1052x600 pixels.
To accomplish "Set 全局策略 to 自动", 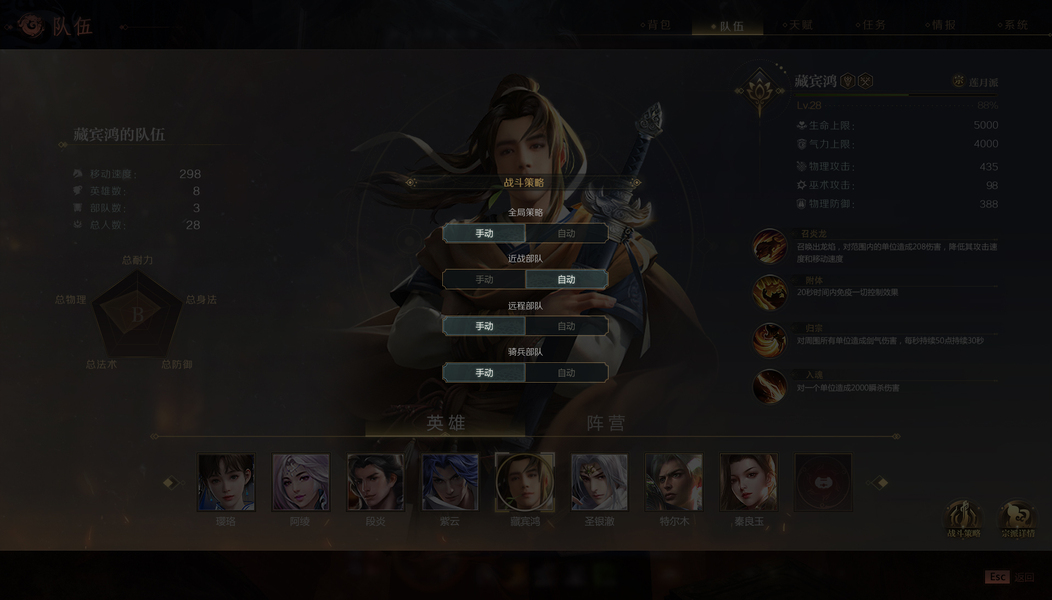I will (566, 233).
